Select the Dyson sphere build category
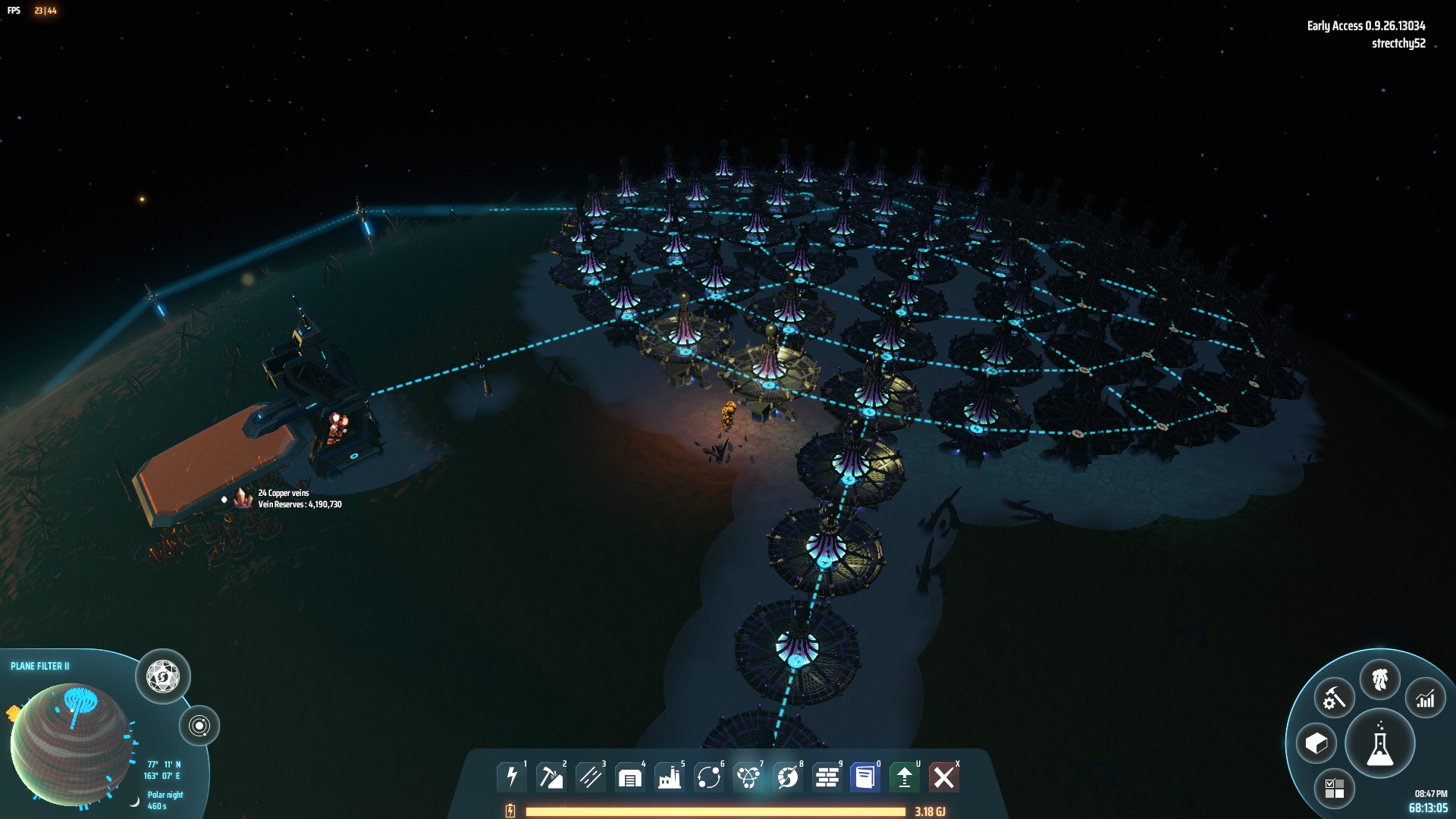 pos(787,777)
